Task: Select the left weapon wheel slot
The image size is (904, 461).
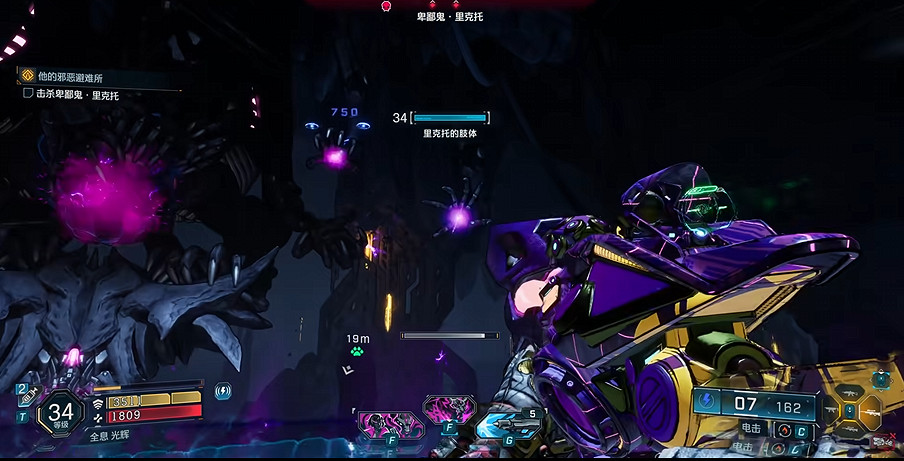Action: click(829, 411)
